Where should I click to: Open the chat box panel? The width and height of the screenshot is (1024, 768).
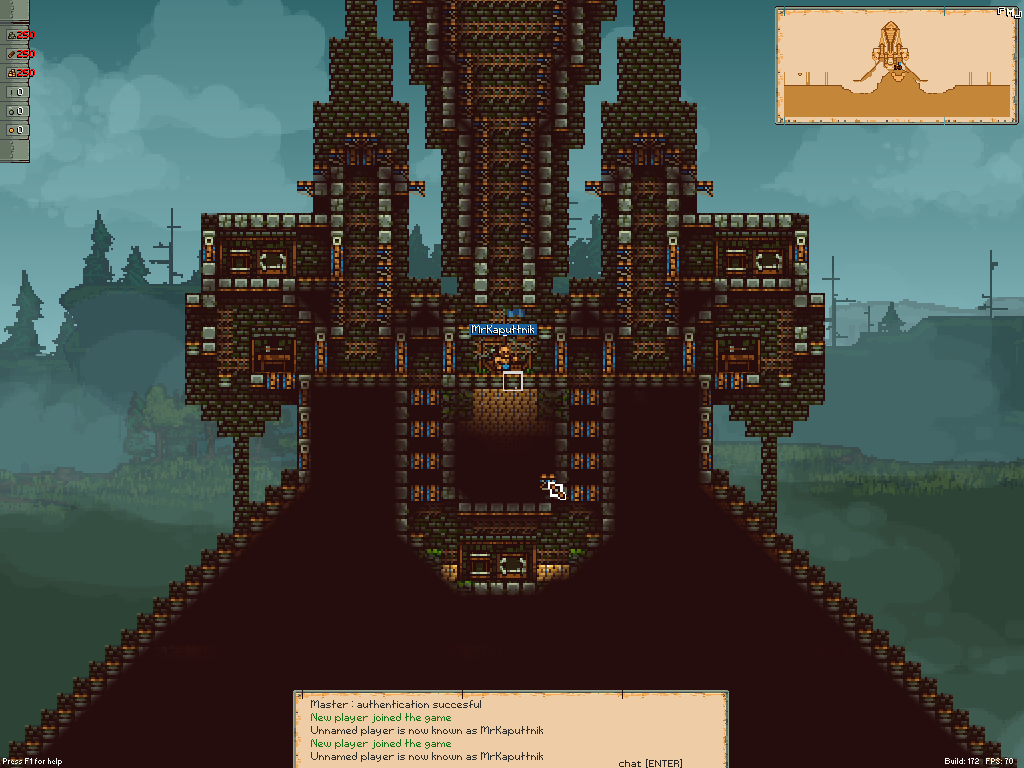[x=510, y=730]
